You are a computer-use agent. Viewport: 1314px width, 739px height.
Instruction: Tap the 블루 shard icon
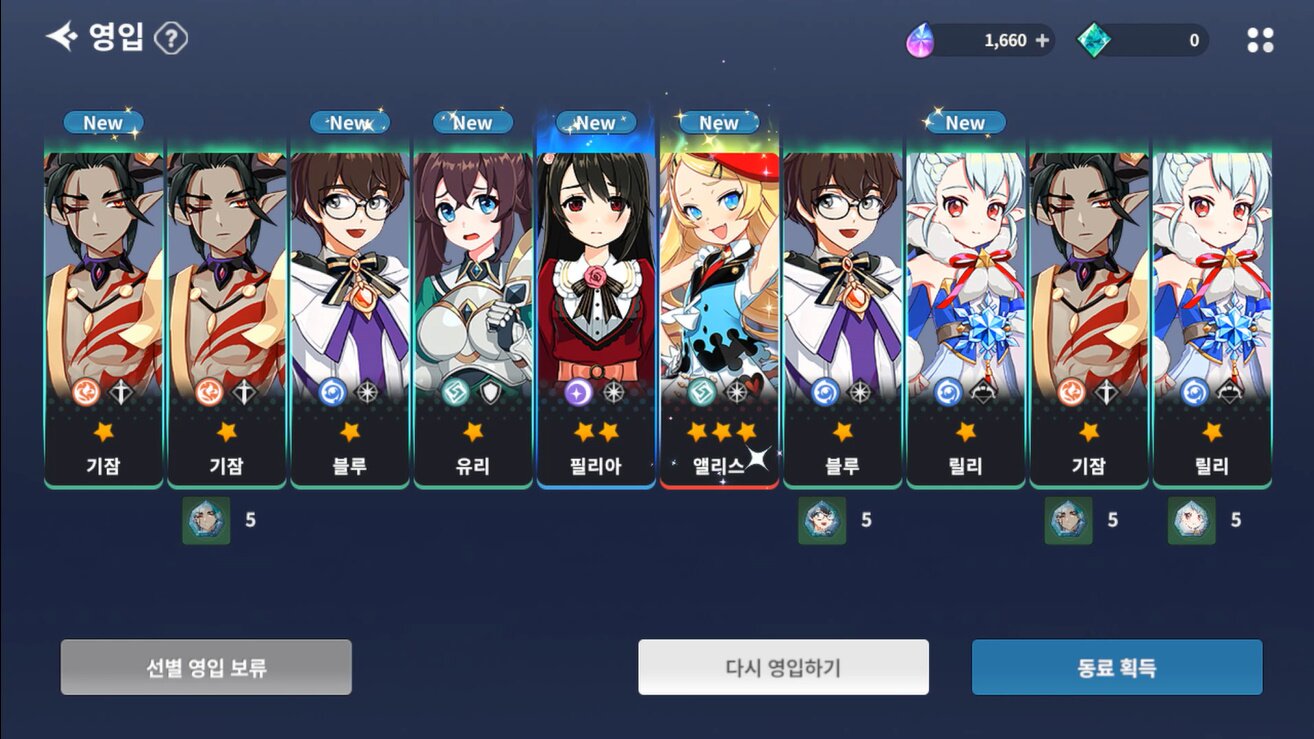click(x=822, y=520)
